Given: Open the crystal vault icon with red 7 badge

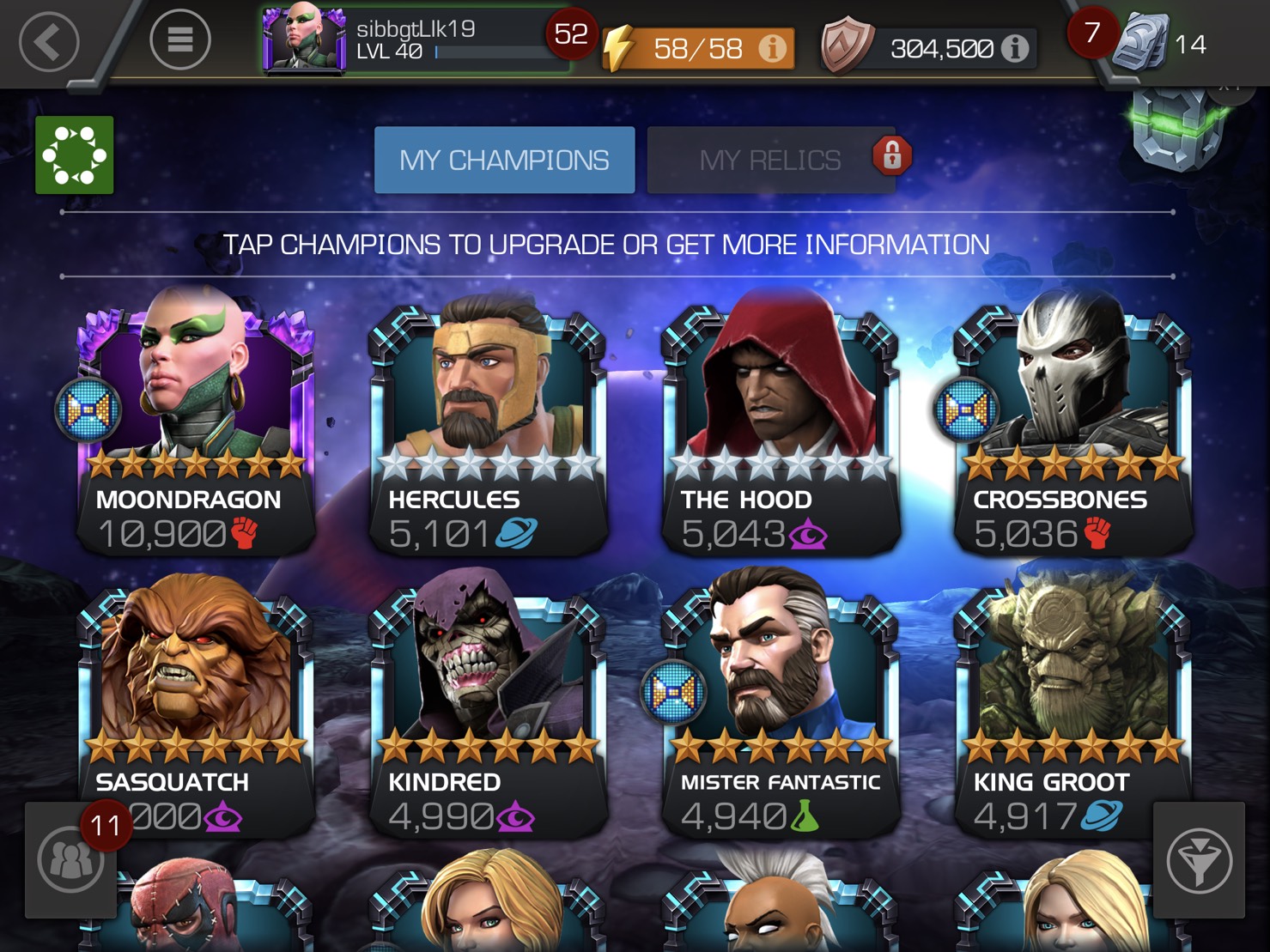Looking at the screenshot, I should [1142, 39].
